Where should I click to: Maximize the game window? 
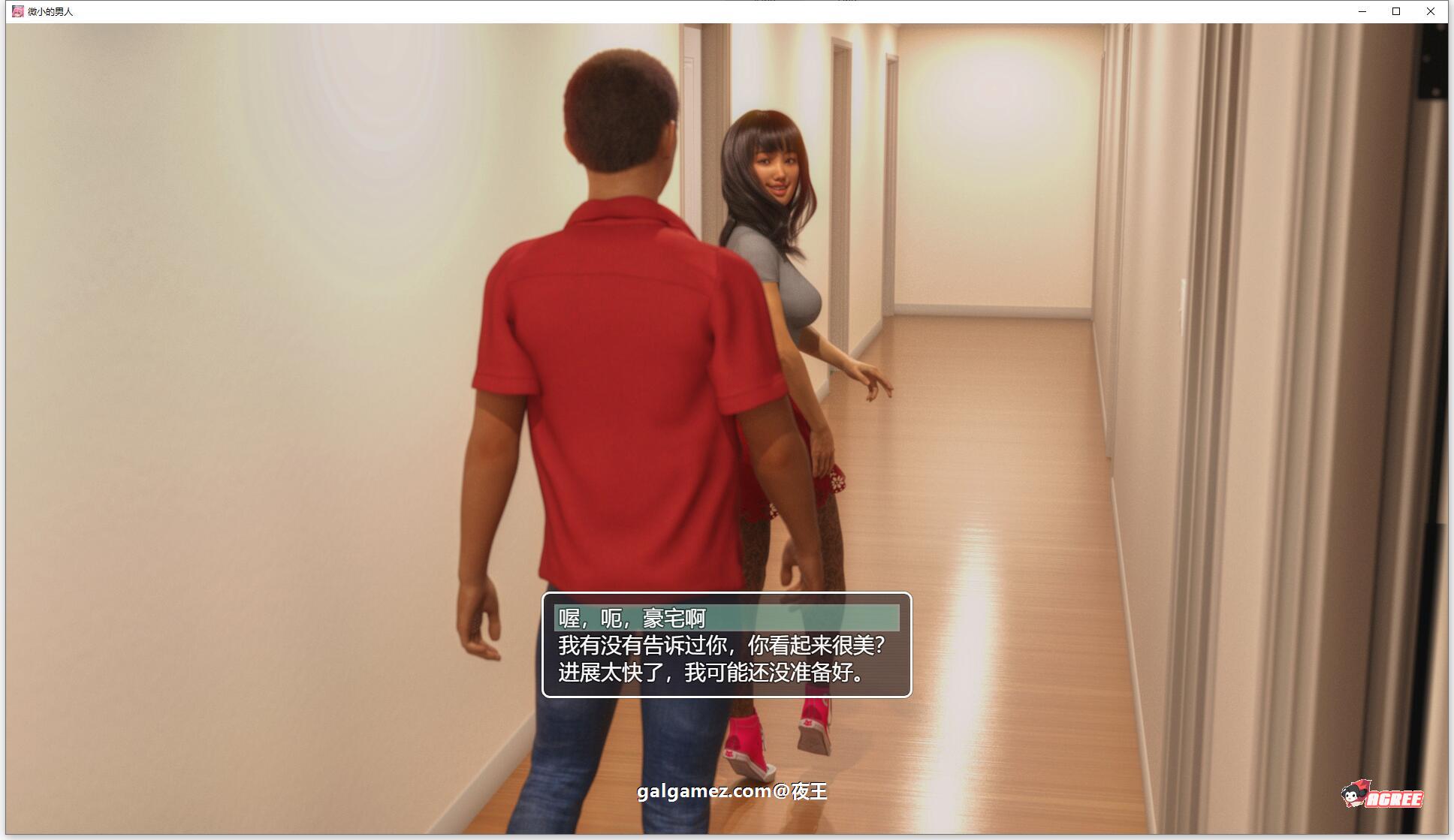[x=1396, y=11]
